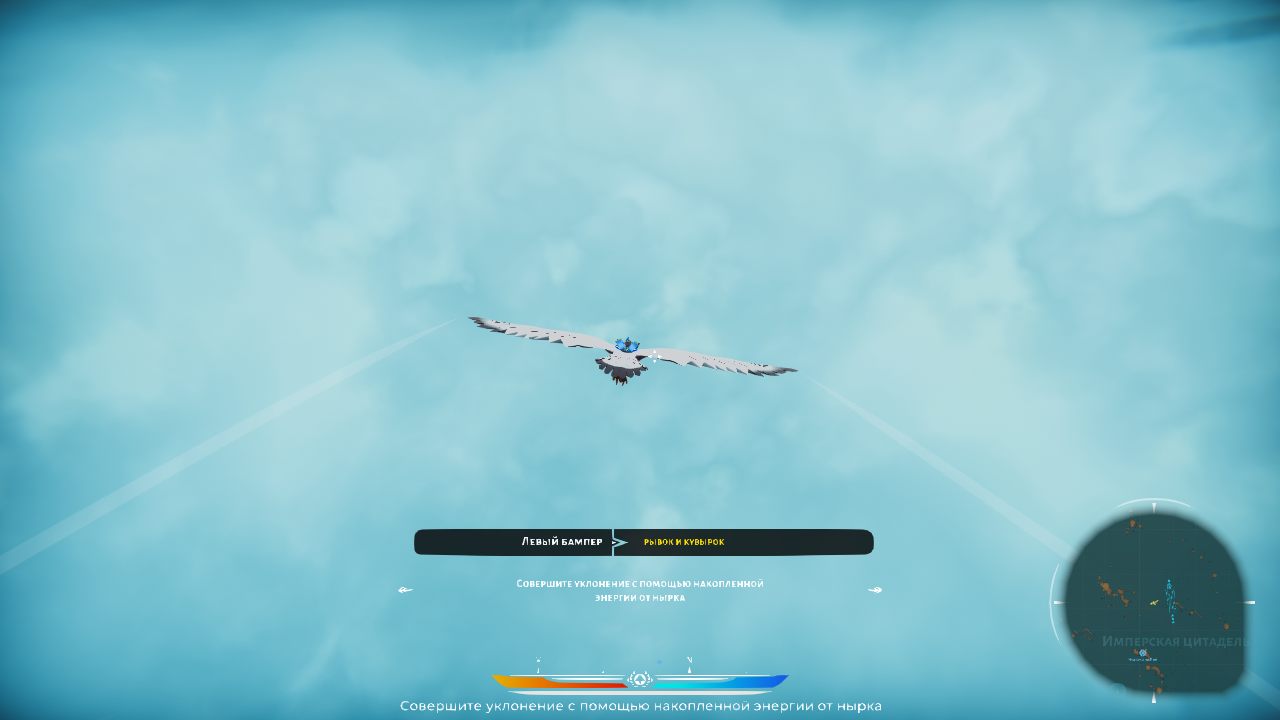The height and width of the screenshot is (720, 1280).
Task: Click the blue citadel objective icon on minimap
Action: point(1143,652)
